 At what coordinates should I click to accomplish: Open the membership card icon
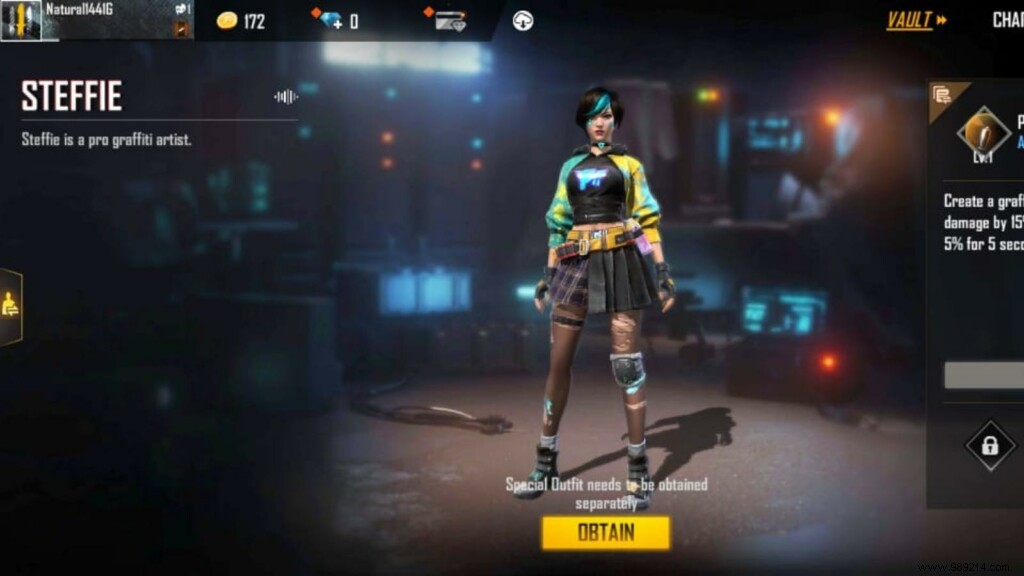coord(452,21)
